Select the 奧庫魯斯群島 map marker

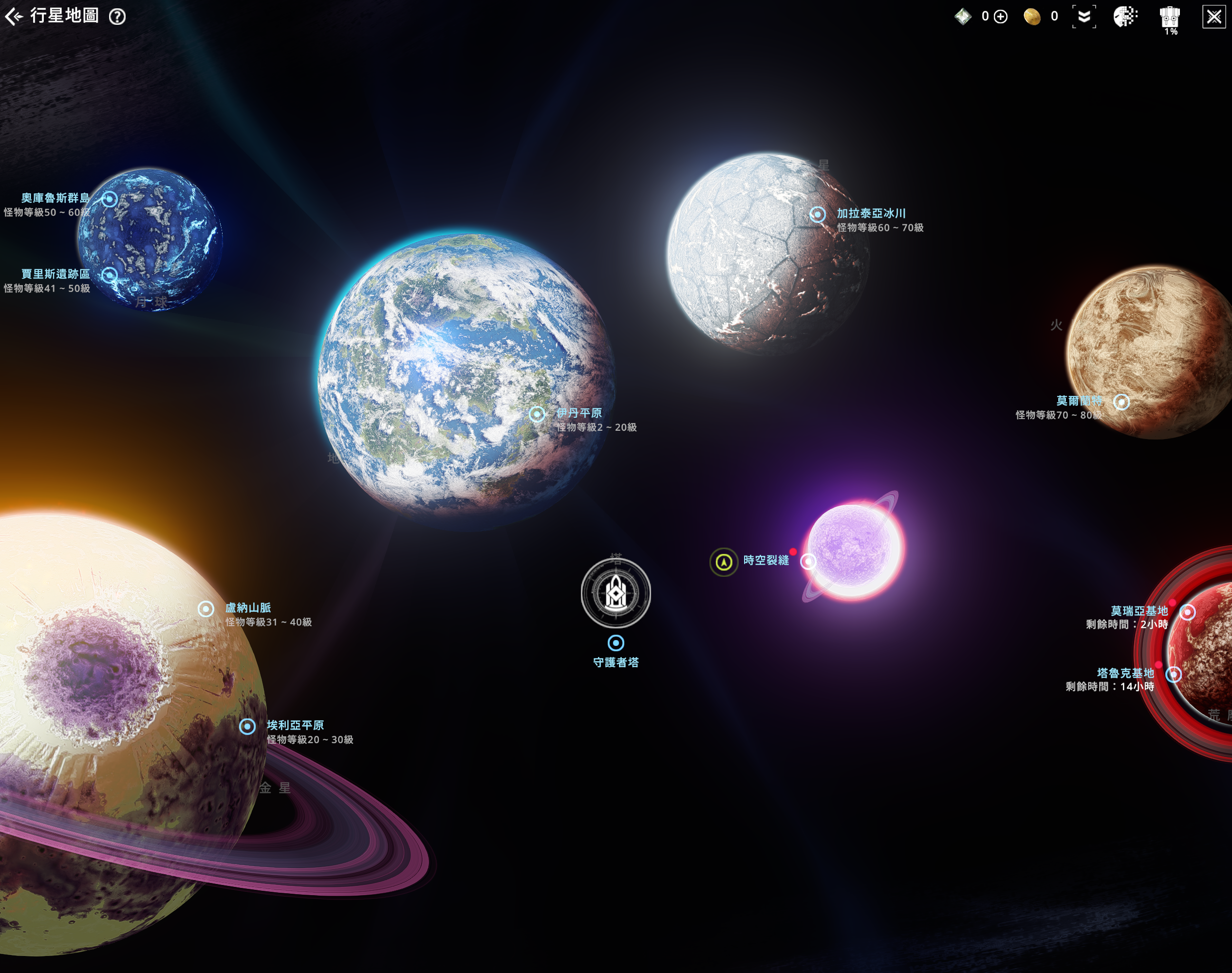coord(110,200)
